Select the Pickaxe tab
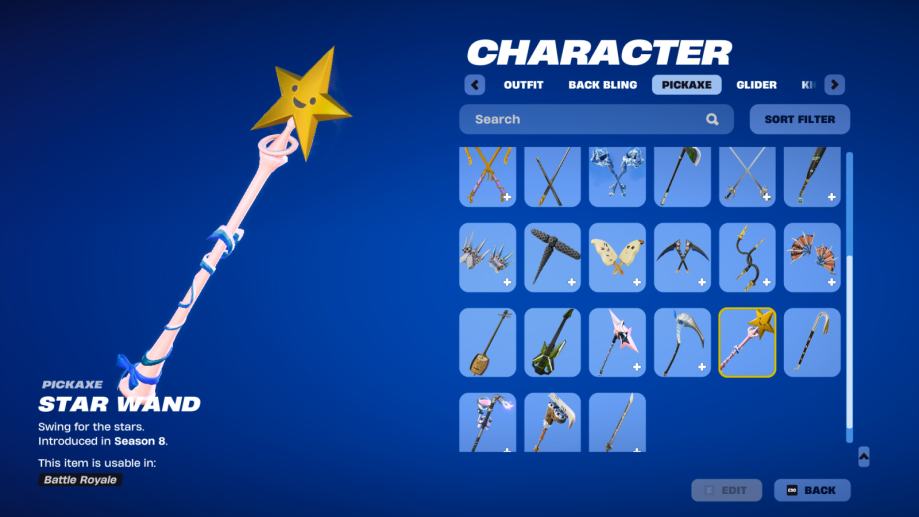 point(686,85)
